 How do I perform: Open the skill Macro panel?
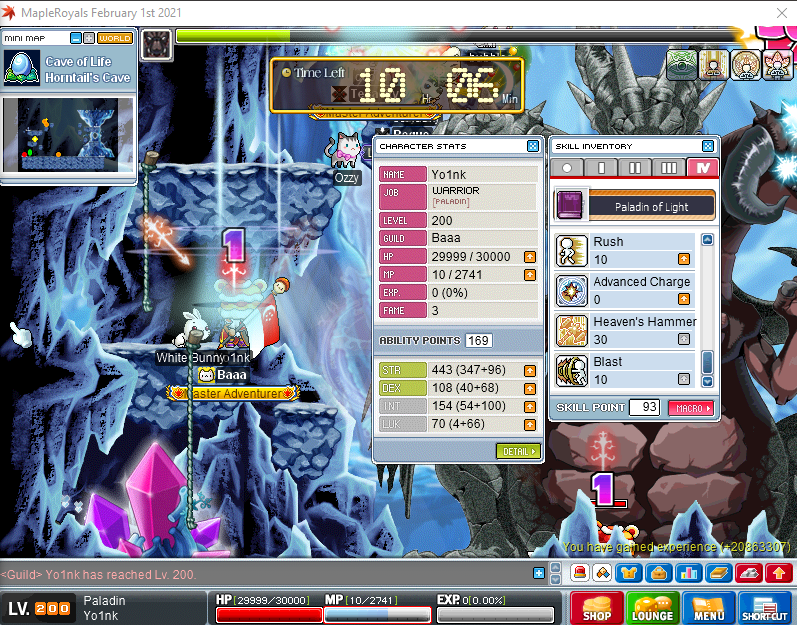coord(691,408)
